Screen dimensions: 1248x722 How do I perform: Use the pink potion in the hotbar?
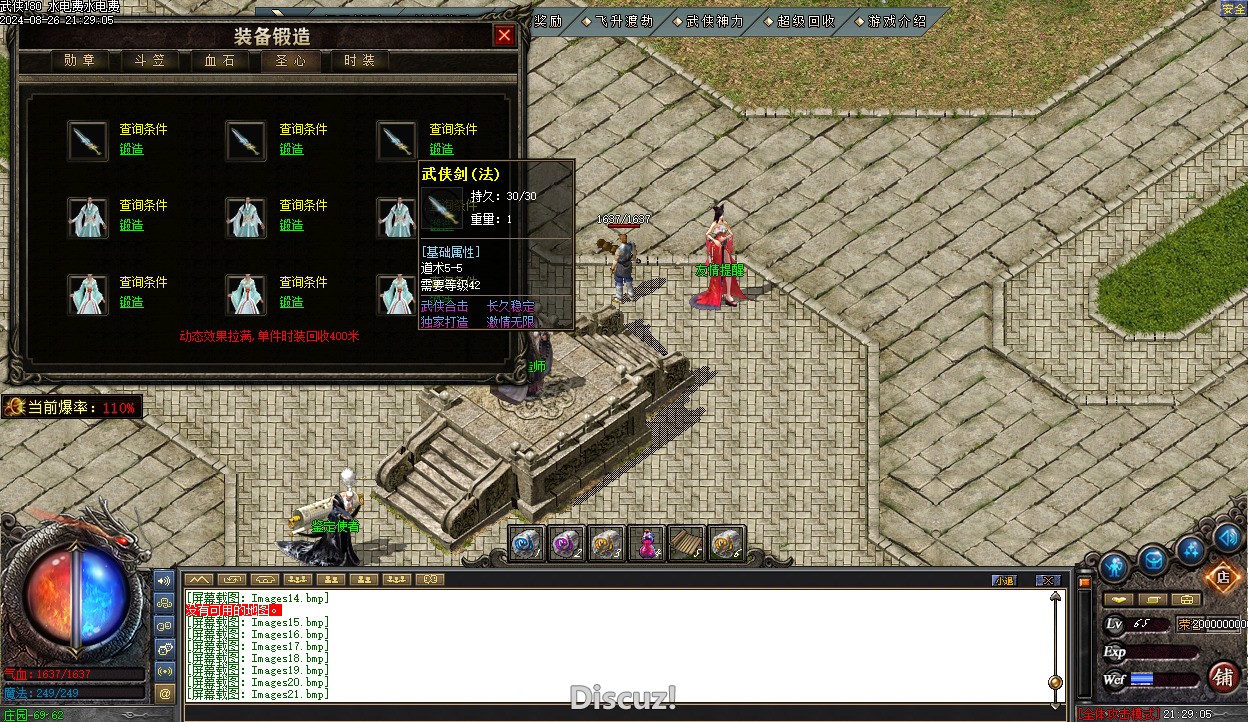coord(648,543)
